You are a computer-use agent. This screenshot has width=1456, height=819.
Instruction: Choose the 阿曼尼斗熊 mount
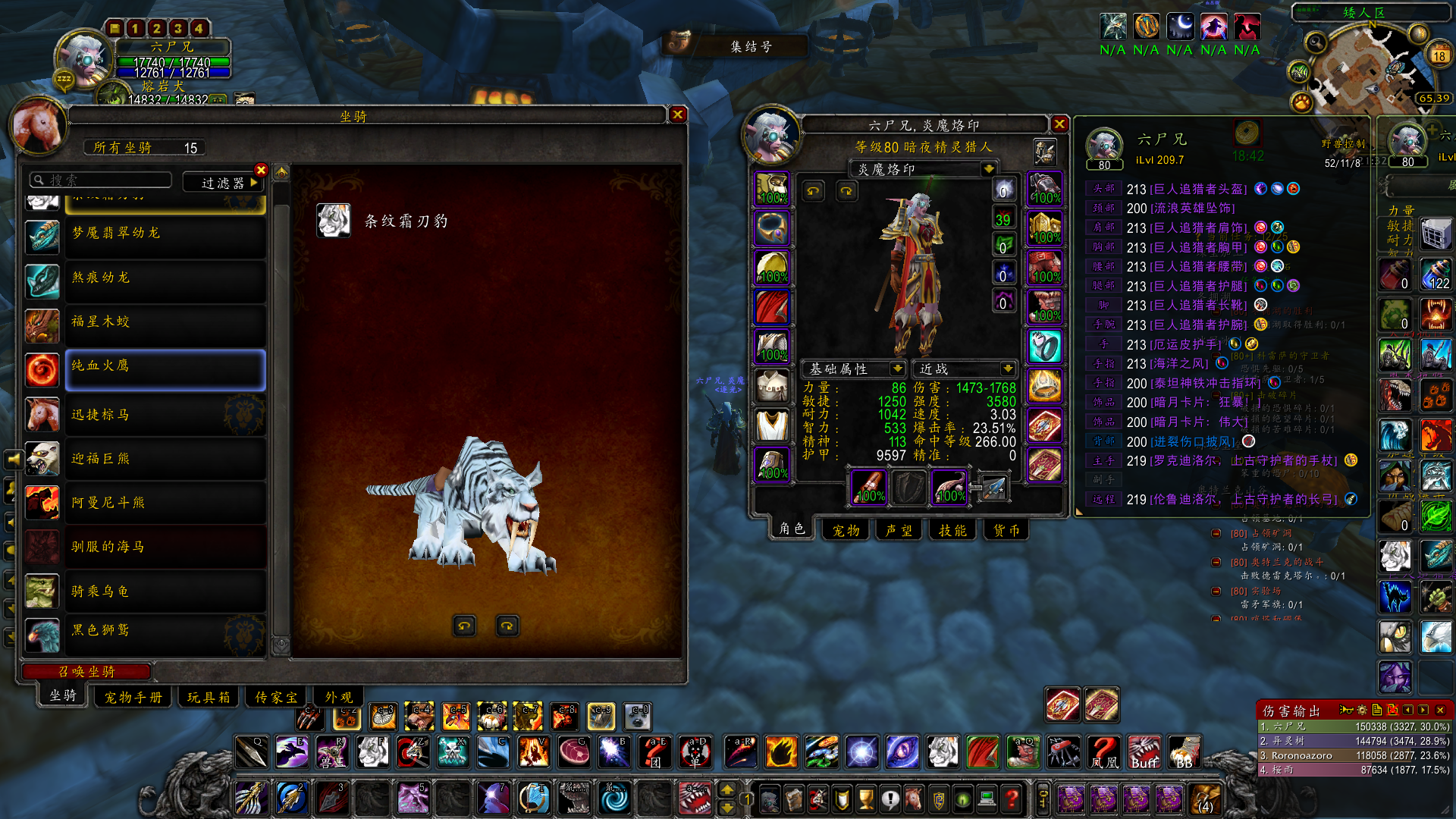click(165, 503)
